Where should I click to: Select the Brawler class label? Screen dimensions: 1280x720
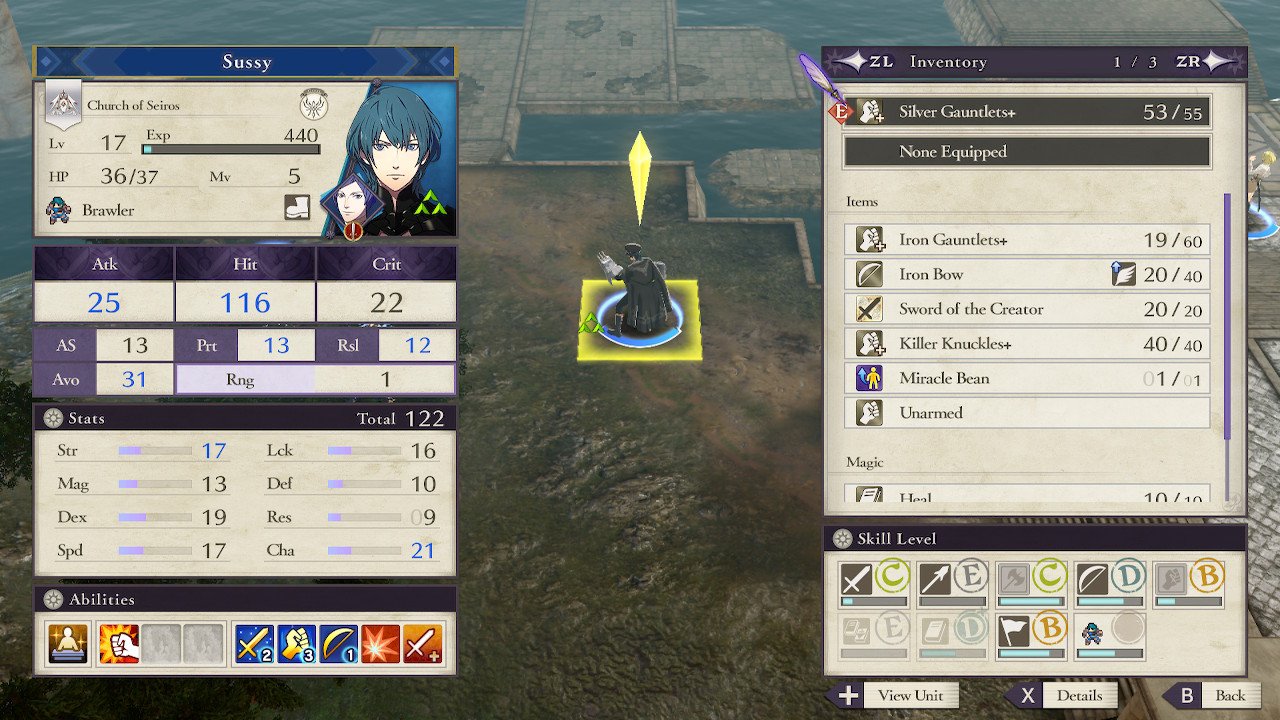(107, 210)
